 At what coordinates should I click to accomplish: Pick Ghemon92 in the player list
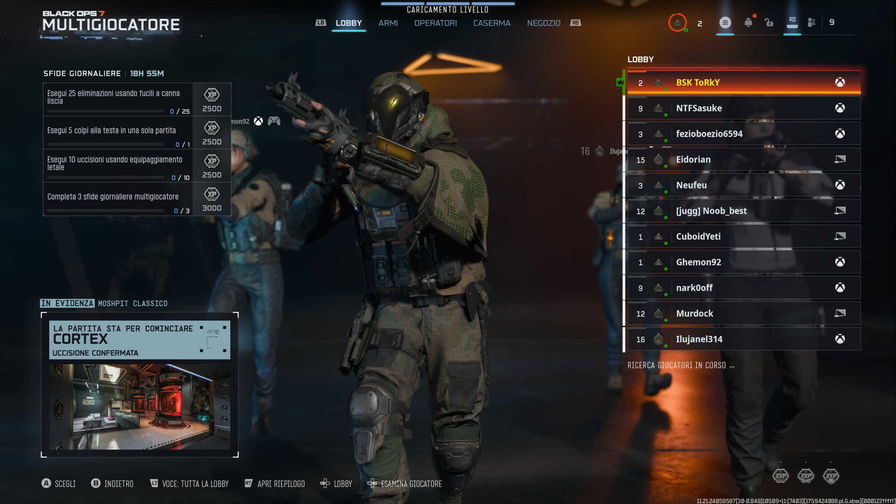740,262
